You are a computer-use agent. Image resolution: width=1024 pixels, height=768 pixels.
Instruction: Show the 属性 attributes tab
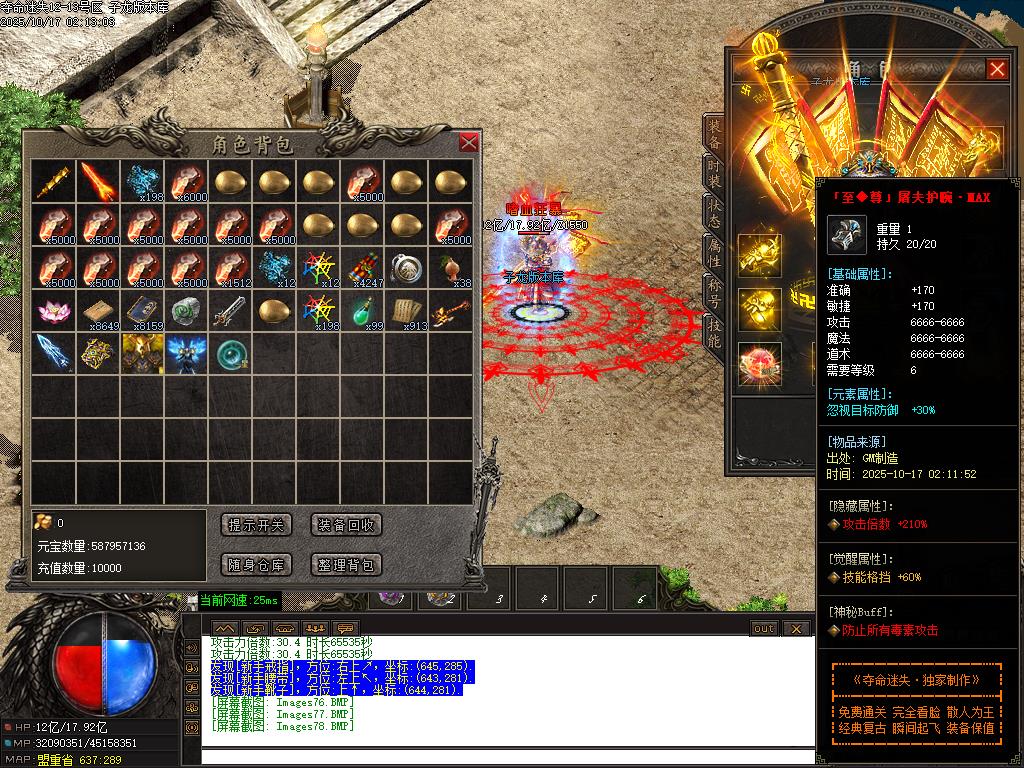714,252
